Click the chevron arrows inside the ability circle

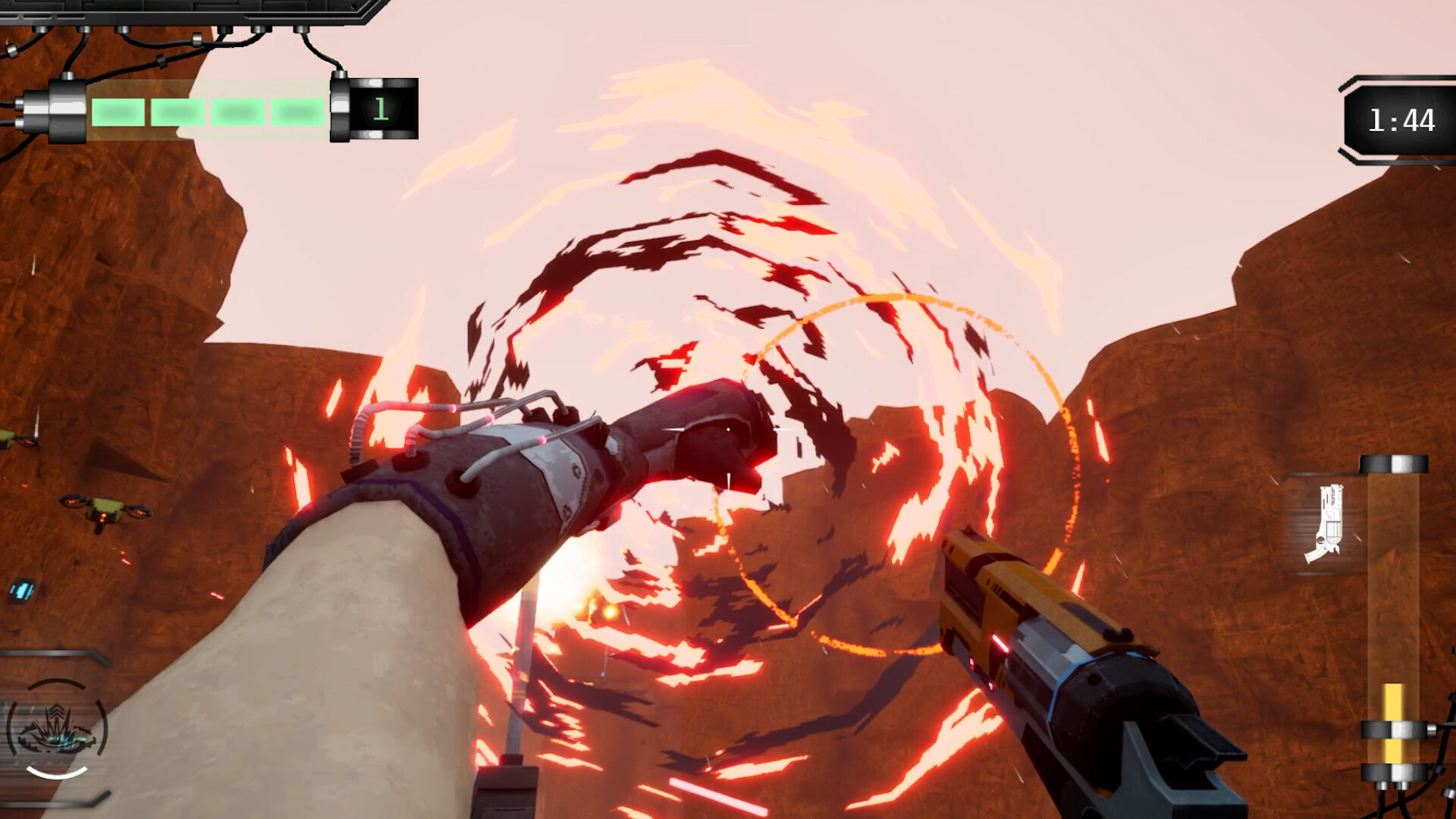(x=57, y=711)
